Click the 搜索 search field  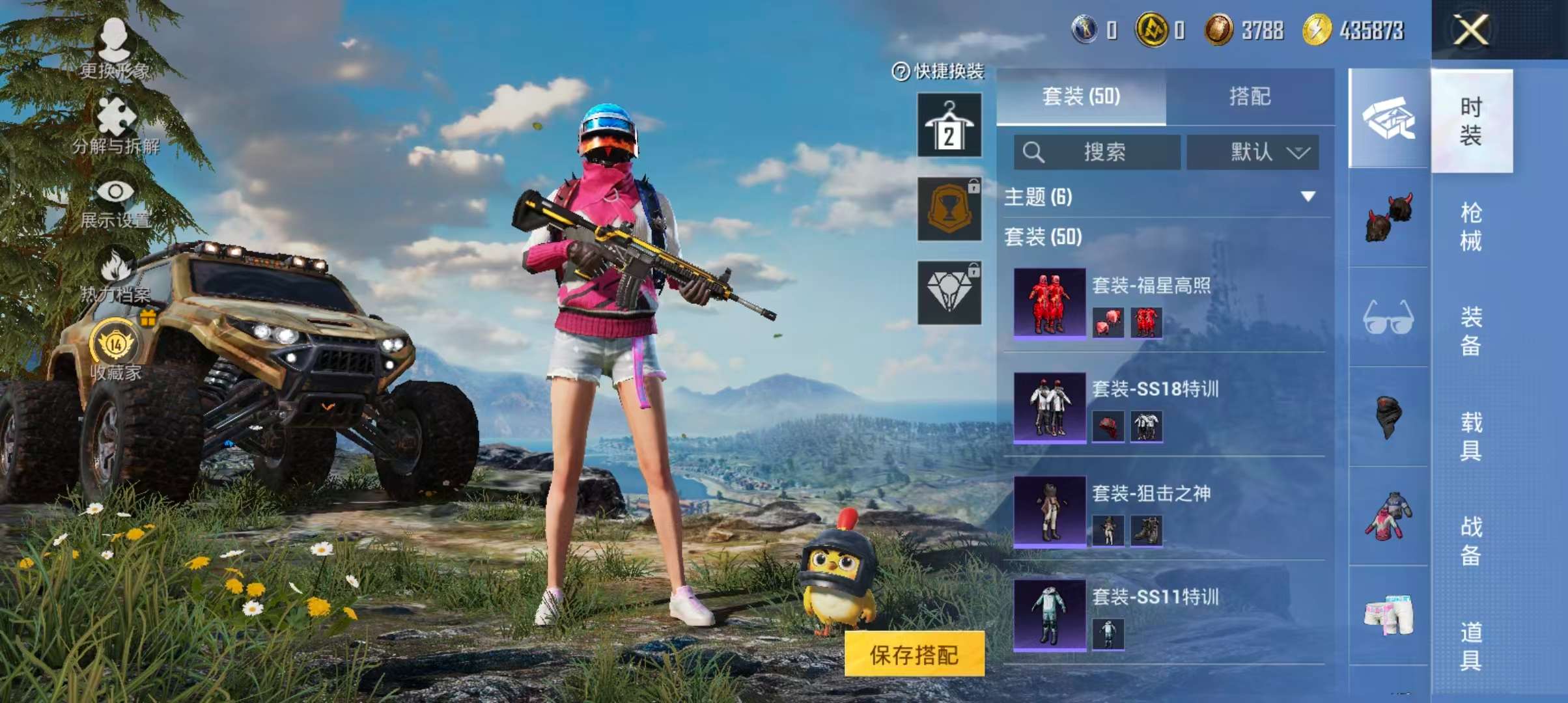tap(1097, 152)
